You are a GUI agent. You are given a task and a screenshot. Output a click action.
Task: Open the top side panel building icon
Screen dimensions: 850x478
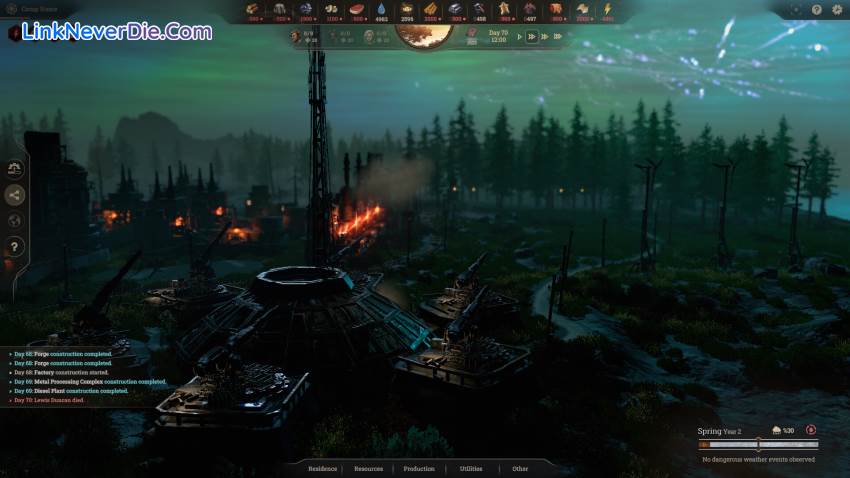click(x=15, y=169)
